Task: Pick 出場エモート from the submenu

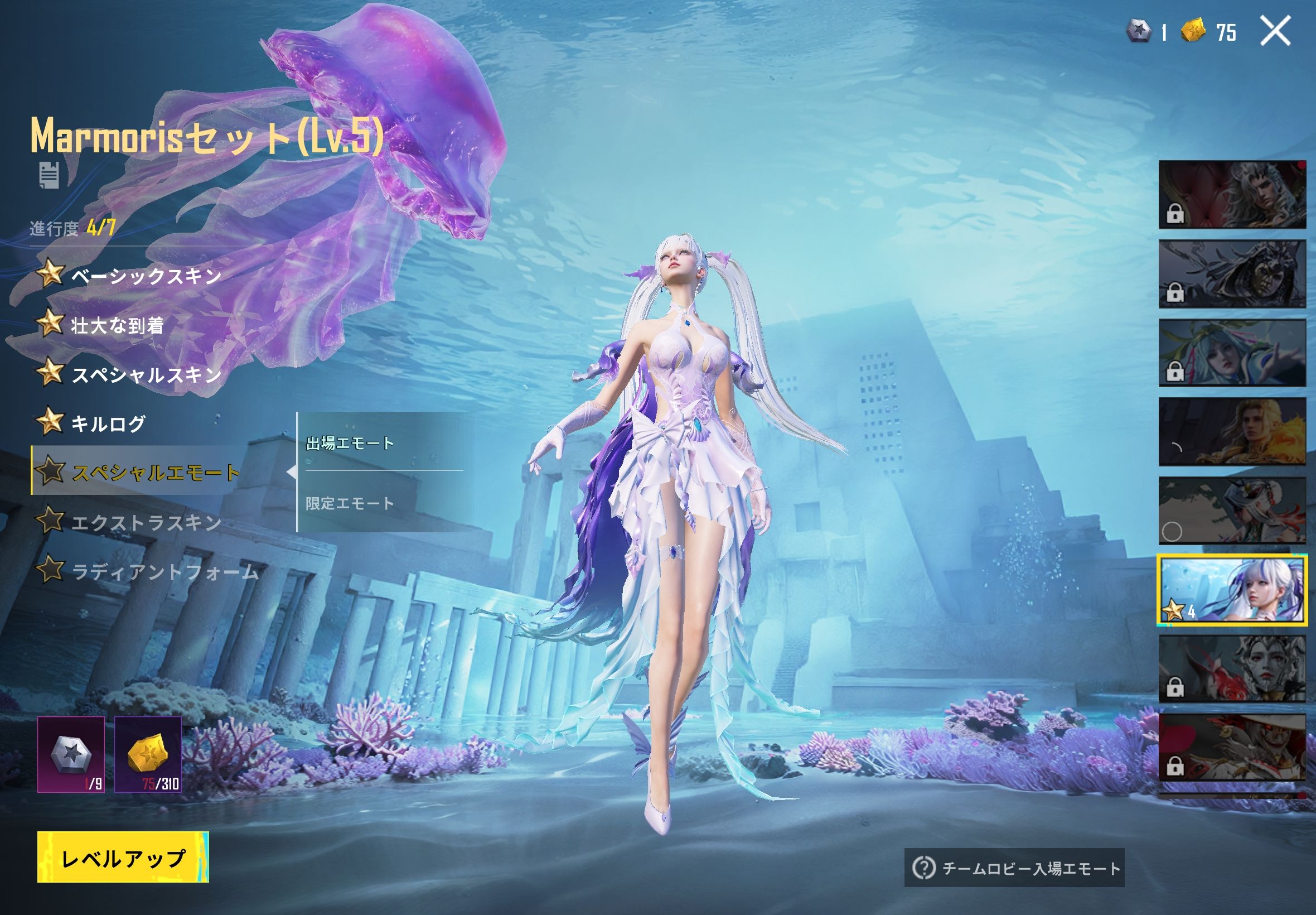Action: point(350,442)
